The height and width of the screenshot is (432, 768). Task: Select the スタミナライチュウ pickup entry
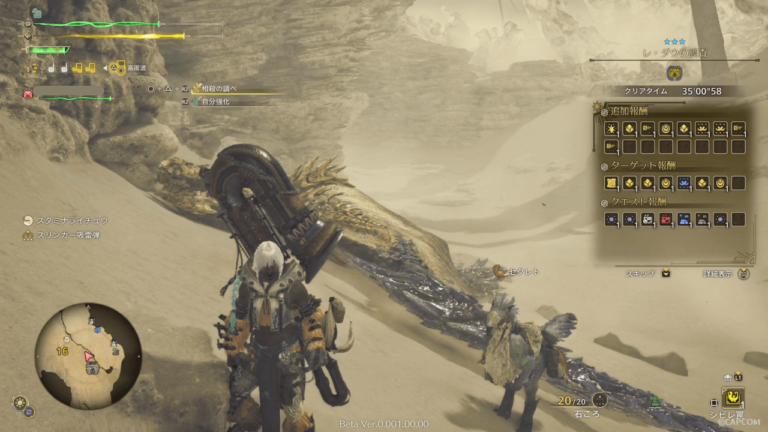(x=68, y=219)
